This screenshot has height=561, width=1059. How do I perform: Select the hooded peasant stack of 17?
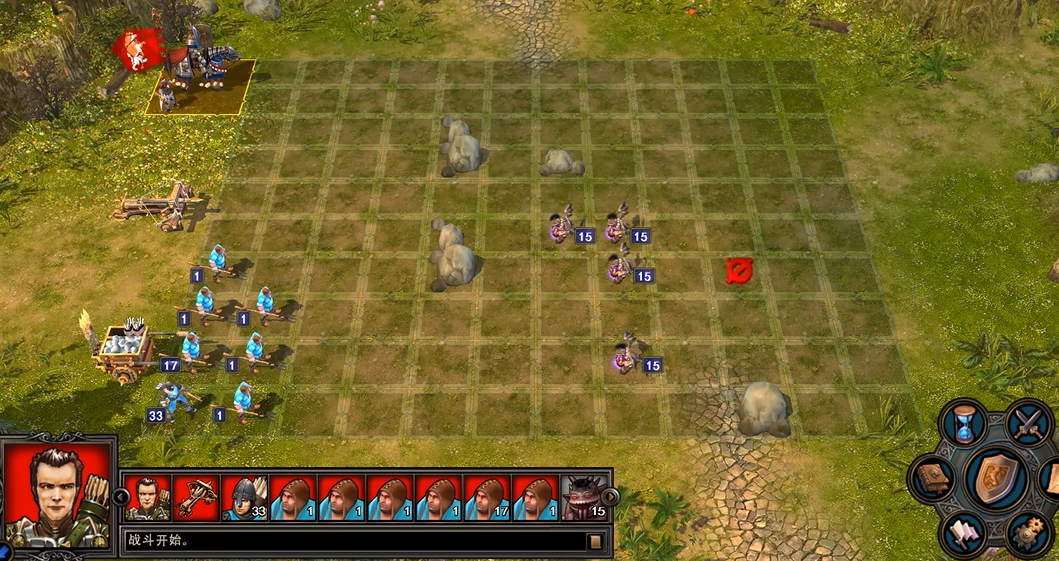(488, 496)
